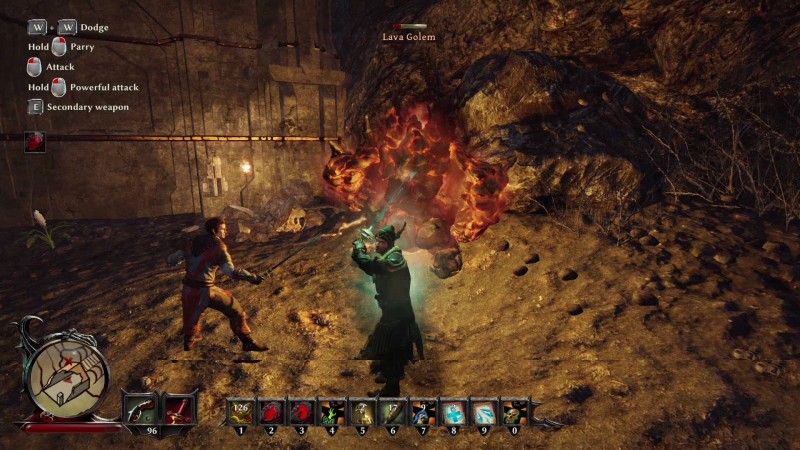The image size is (800, 450).
Task: Activate the red skill in hotbar slot 2
Action: 270,412
